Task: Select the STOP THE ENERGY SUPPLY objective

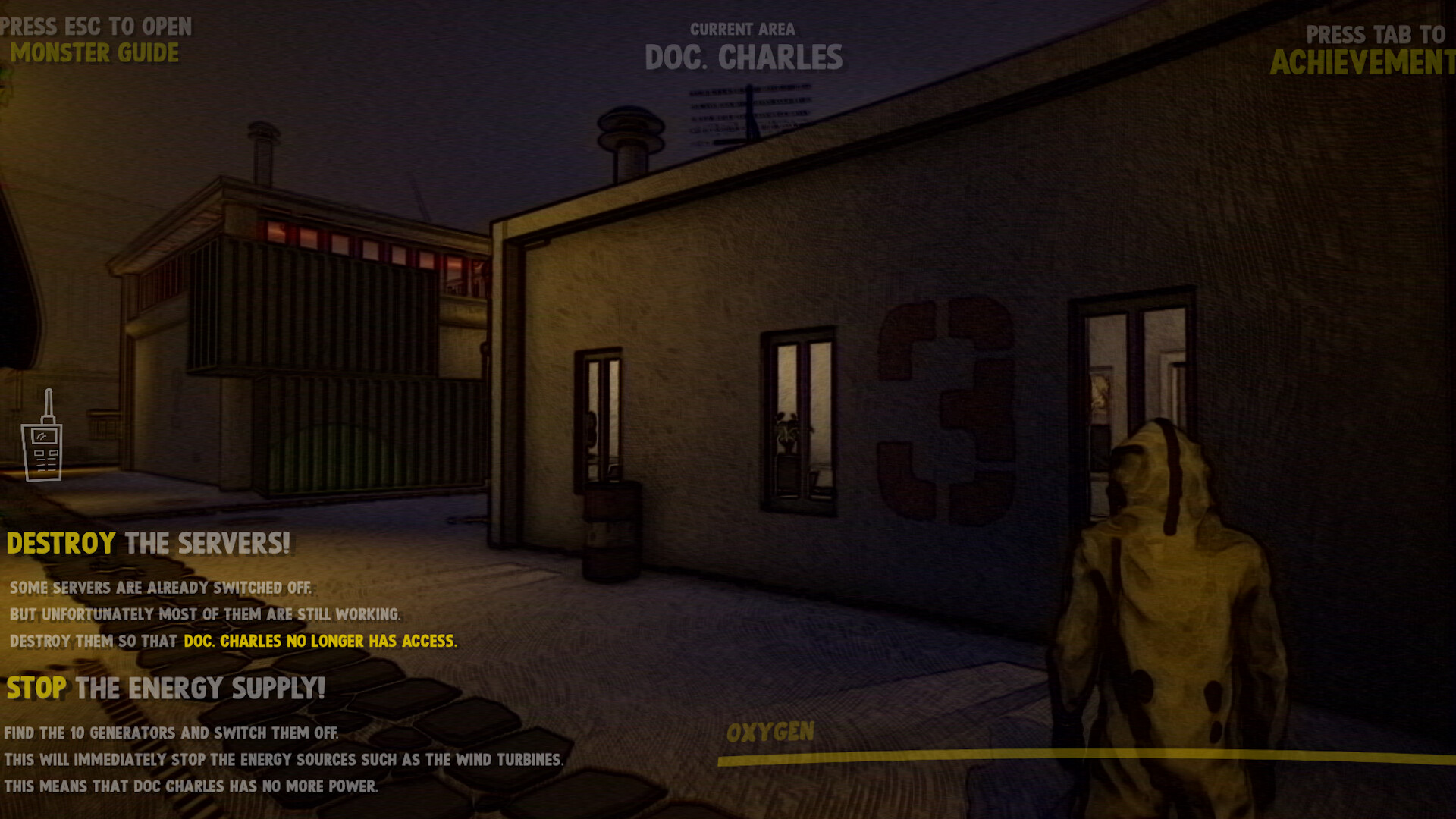Action: pyautogui.click(x=165, y=689)
